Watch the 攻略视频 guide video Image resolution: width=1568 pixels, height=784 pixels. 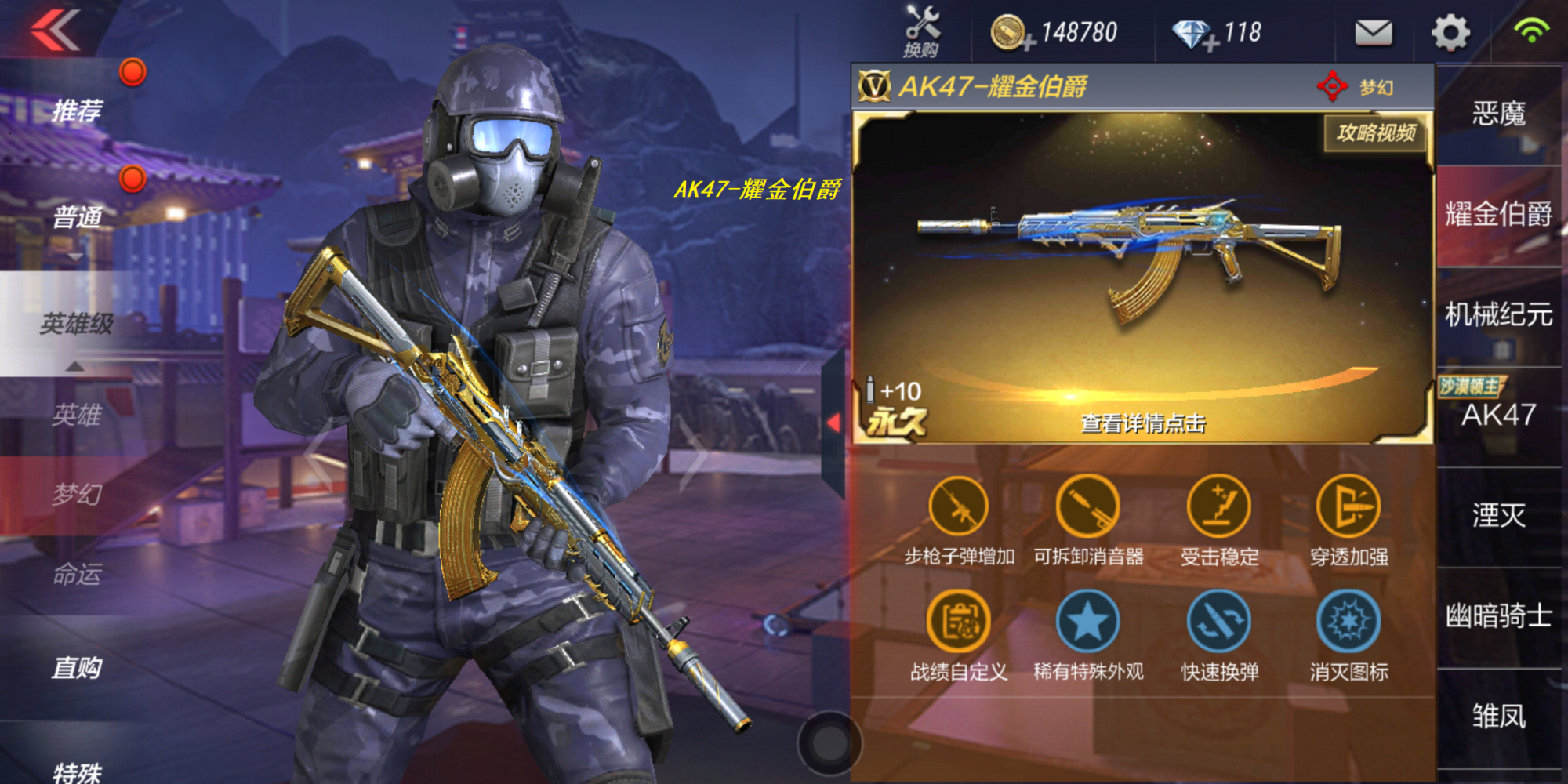tap(1376, 133)
